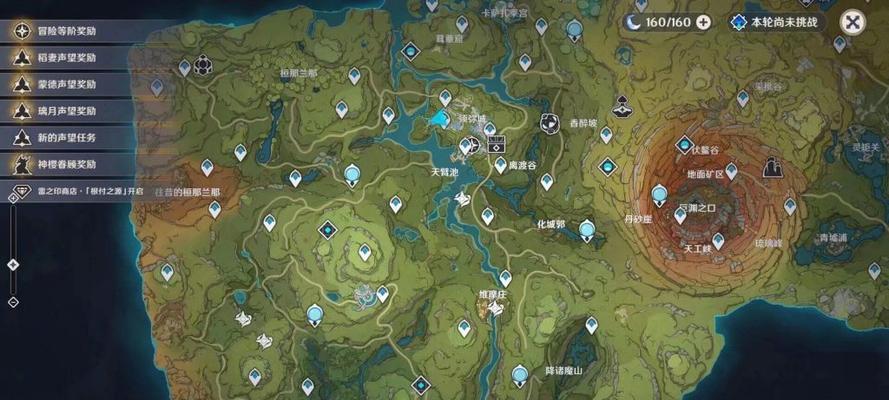Click the map zoom slider handle
This screenshot has height=400, width=889.
[13, 265]
